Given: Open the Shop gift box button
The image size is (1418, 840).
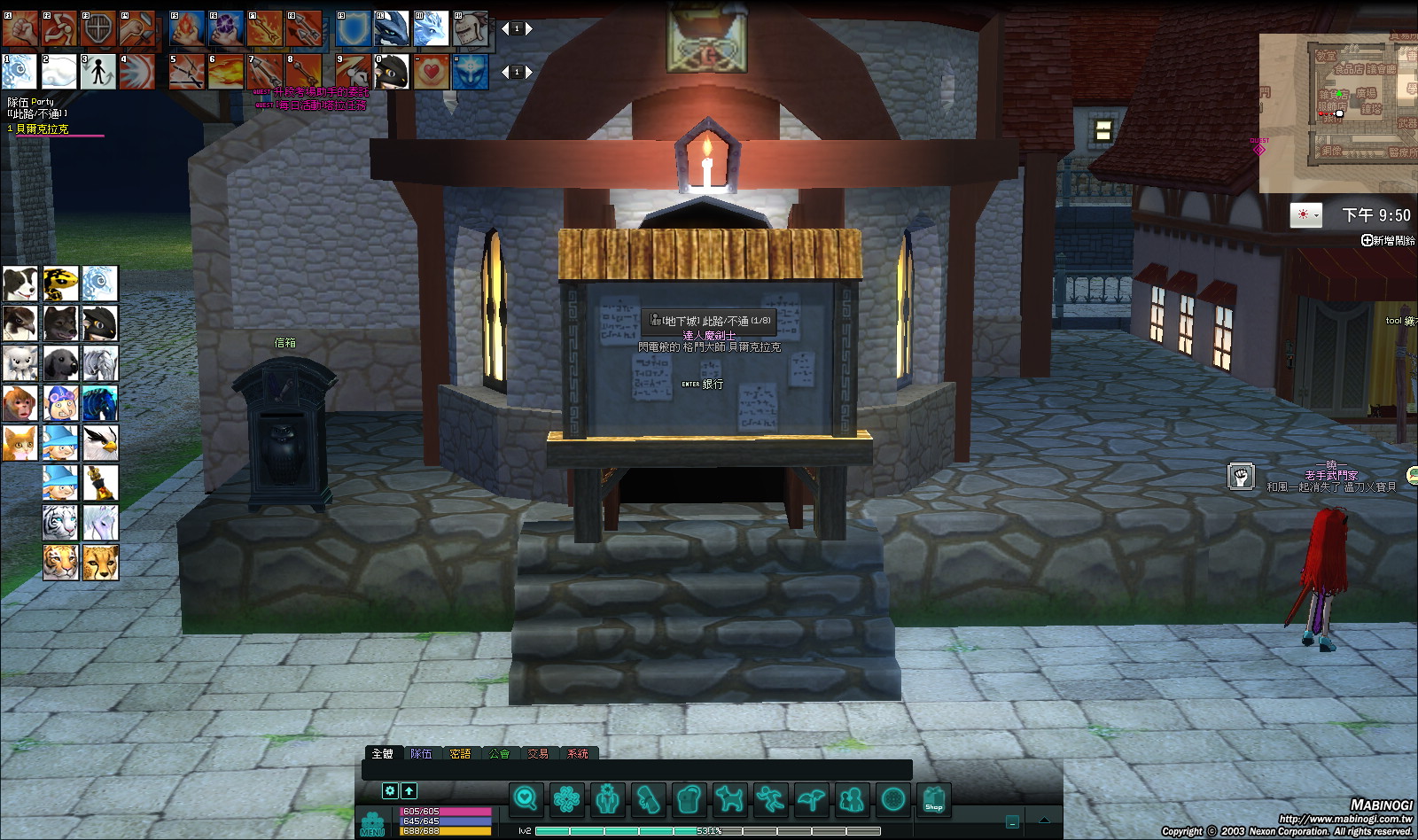Looking at the screenshot, I should coord(933,799).
